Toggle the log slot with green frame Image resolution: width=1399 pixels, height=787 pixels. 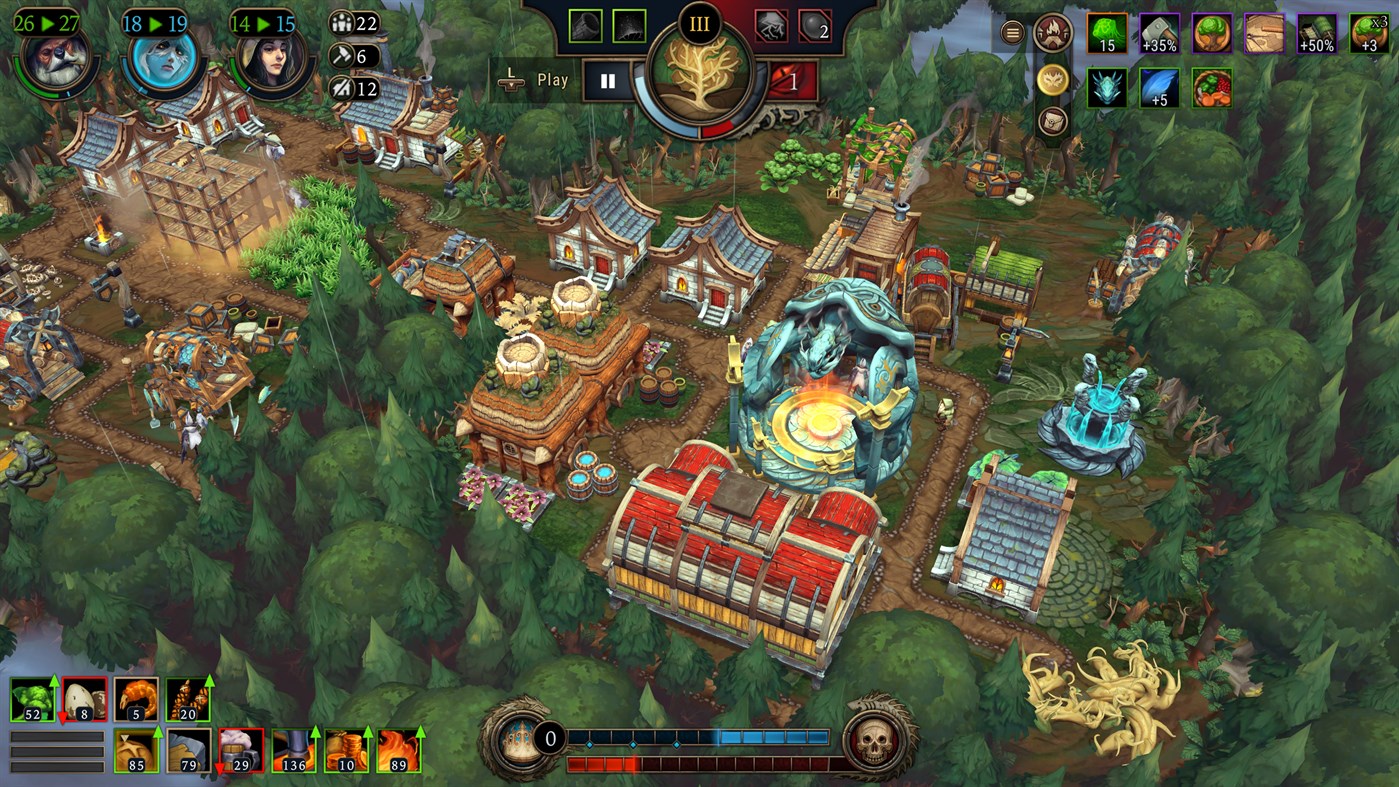585,26
